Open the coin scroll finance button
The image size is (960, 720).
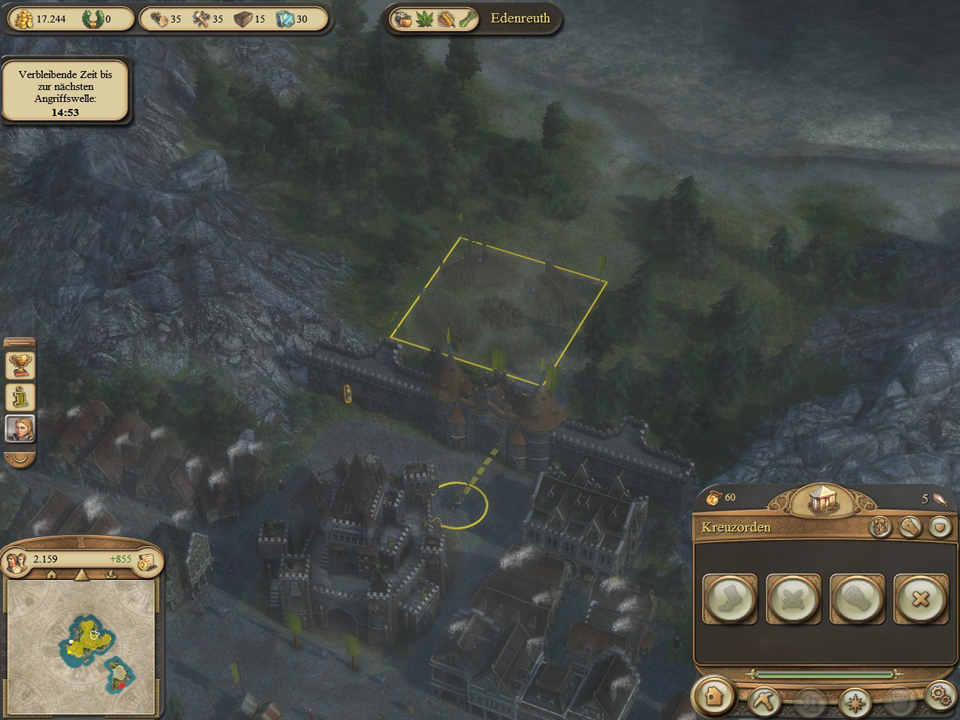[146, 561]
